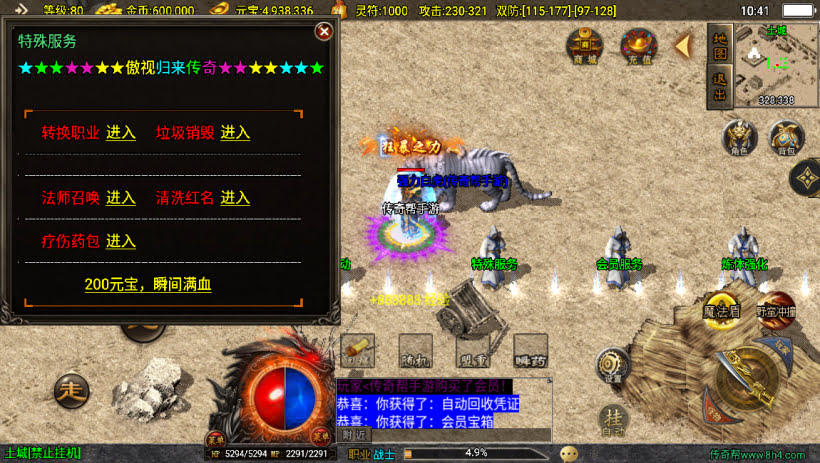Open the 商城 shop icon

pos(585,45)
